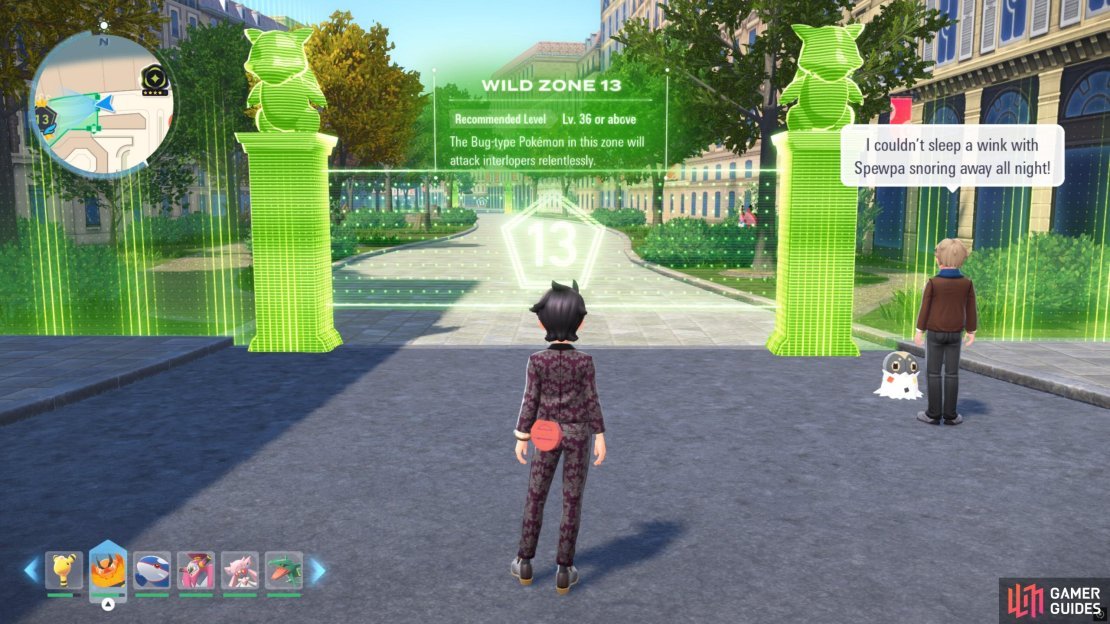Image resolution: width=1110 pixels, height=624 pixels.
Task: Click the four-star marker on the minimap
Action: pyautogui.click(x=155, y=78)
